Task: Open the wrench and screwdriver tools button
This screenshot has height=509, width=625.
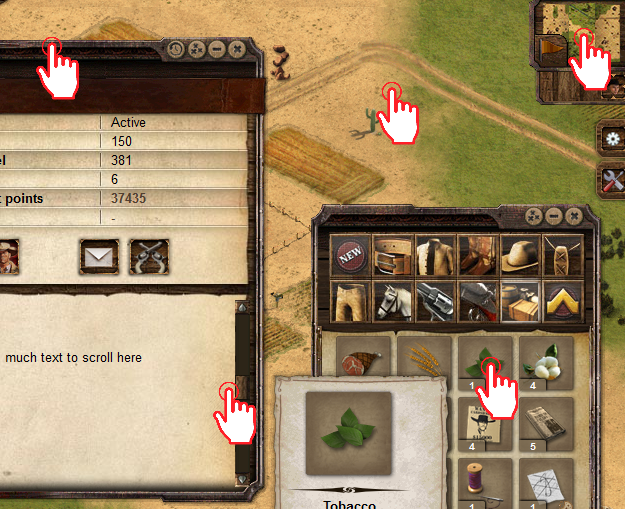Action: click(x=612, y=180)
